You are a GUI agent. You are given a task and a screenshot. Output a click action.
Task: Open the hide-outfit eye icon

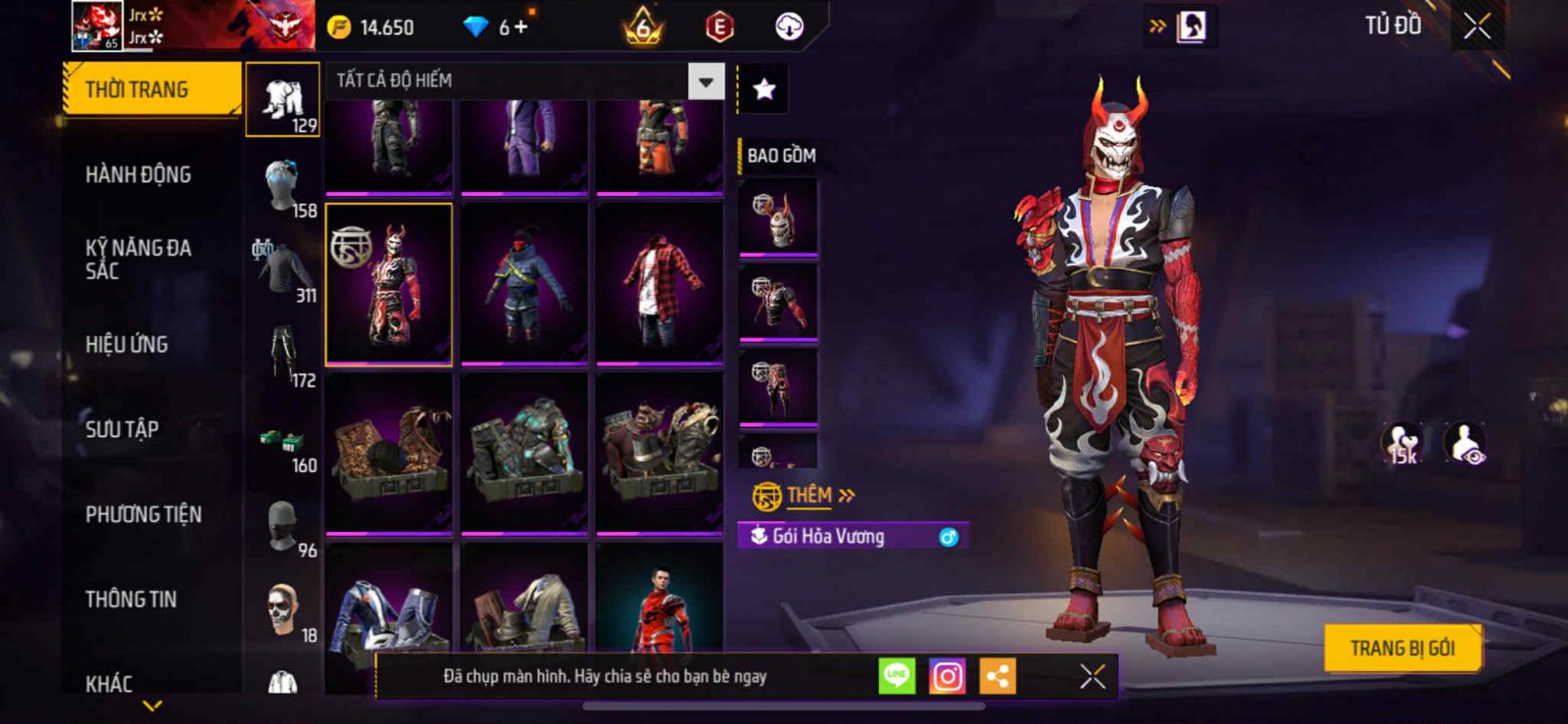[1465, 444]
